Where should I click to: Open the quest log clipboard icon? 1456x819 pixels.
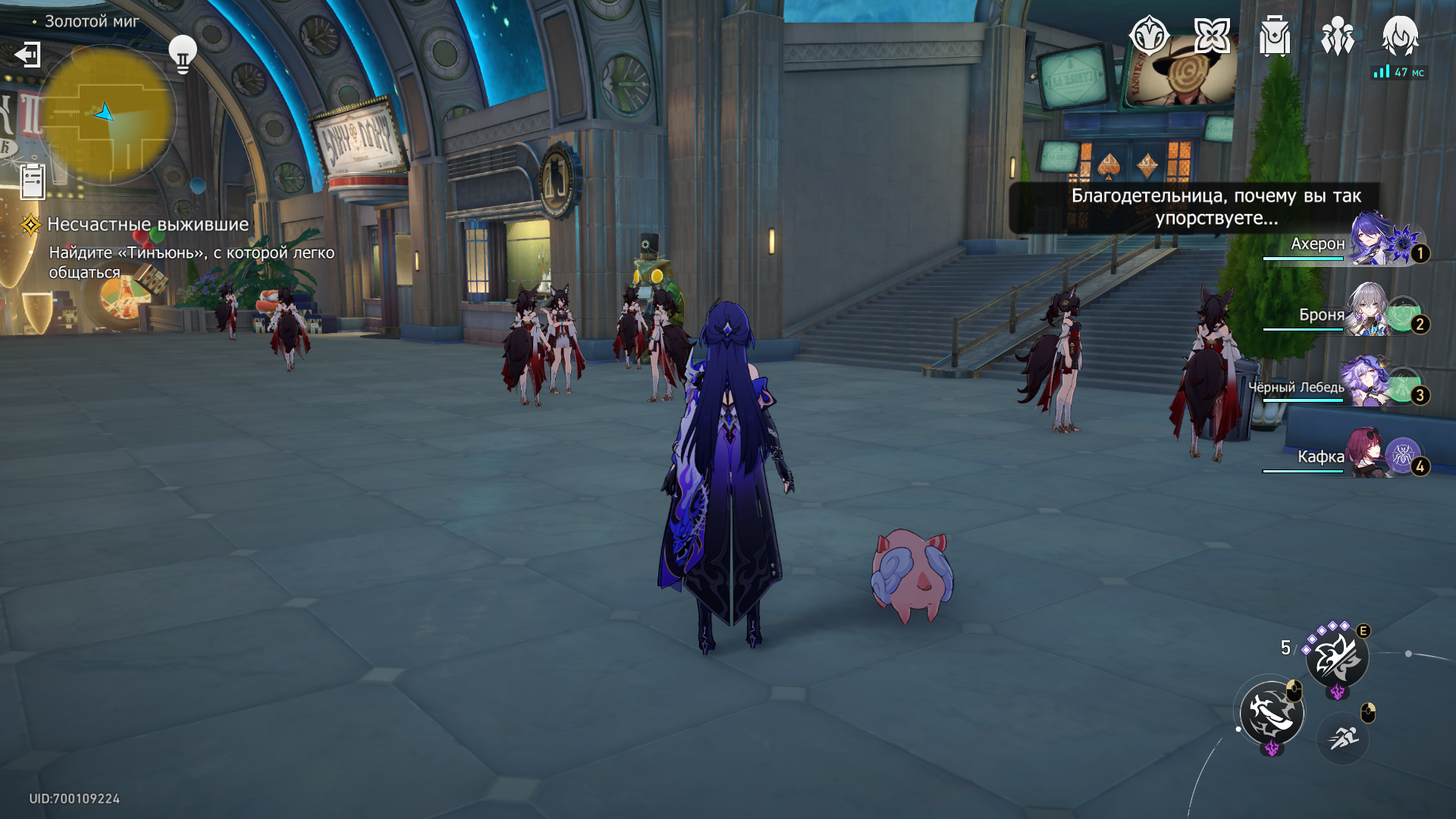(x=33, y=181)
